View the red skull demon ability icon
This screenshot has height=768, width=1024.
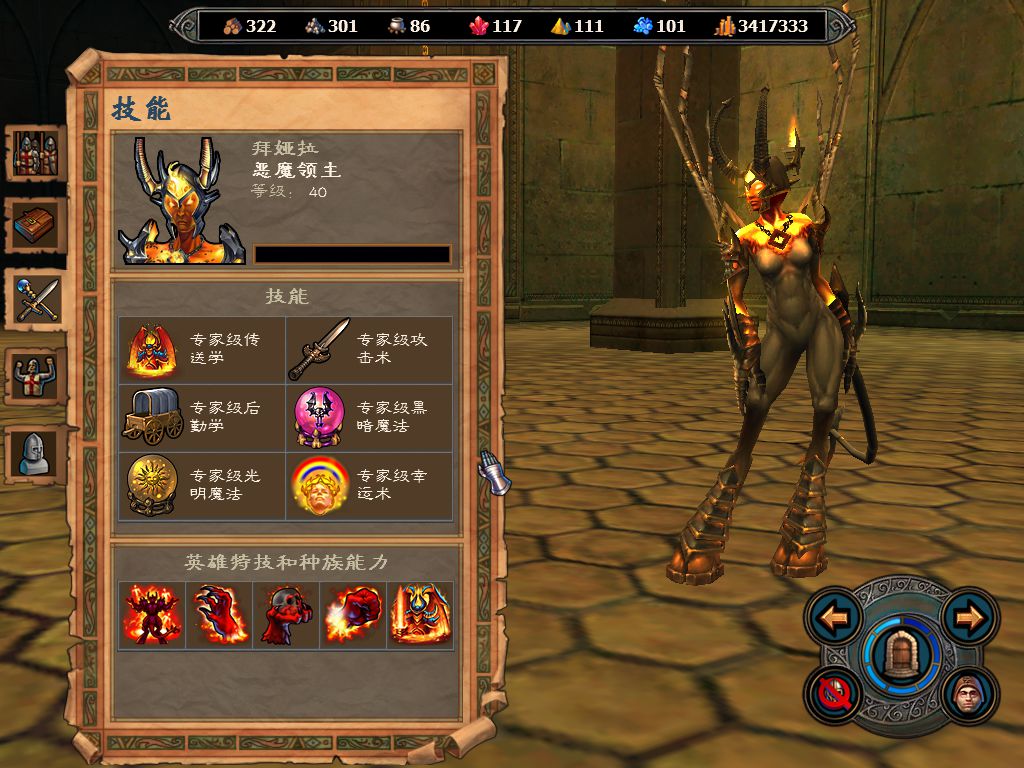[x=286, y=615]
